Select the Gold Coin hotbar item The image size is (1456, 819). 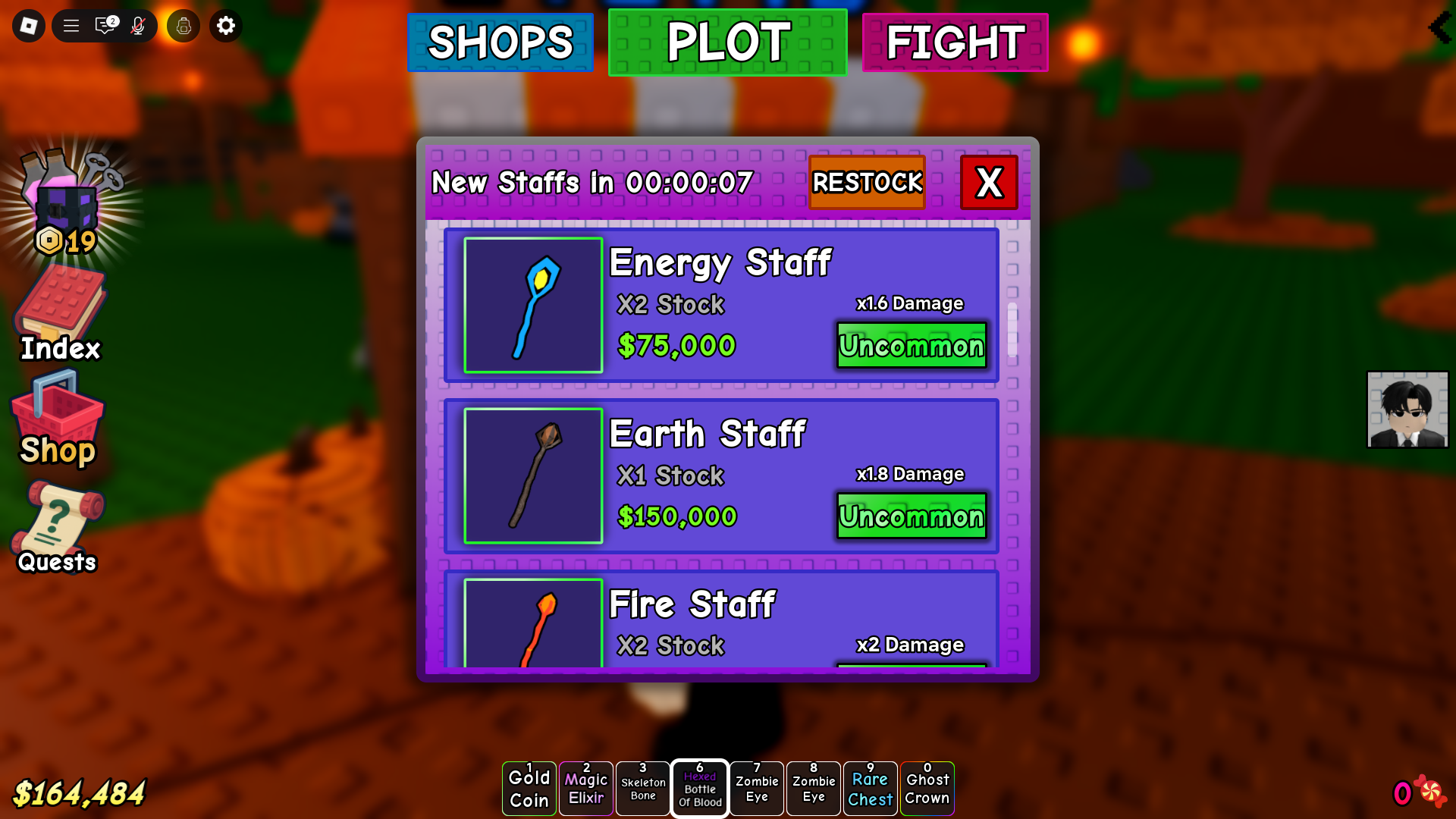pyautogui.click(x=529, y=788)
